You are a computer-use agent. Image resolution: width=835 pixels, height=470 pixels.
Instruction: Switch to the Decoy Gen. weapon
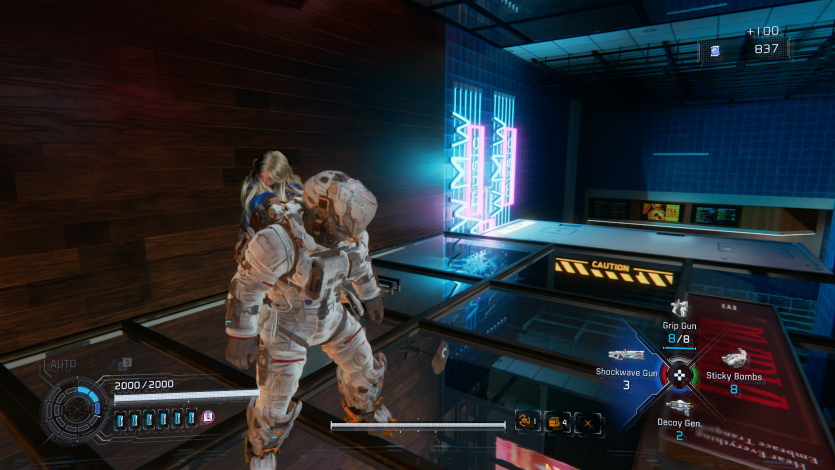680,406
